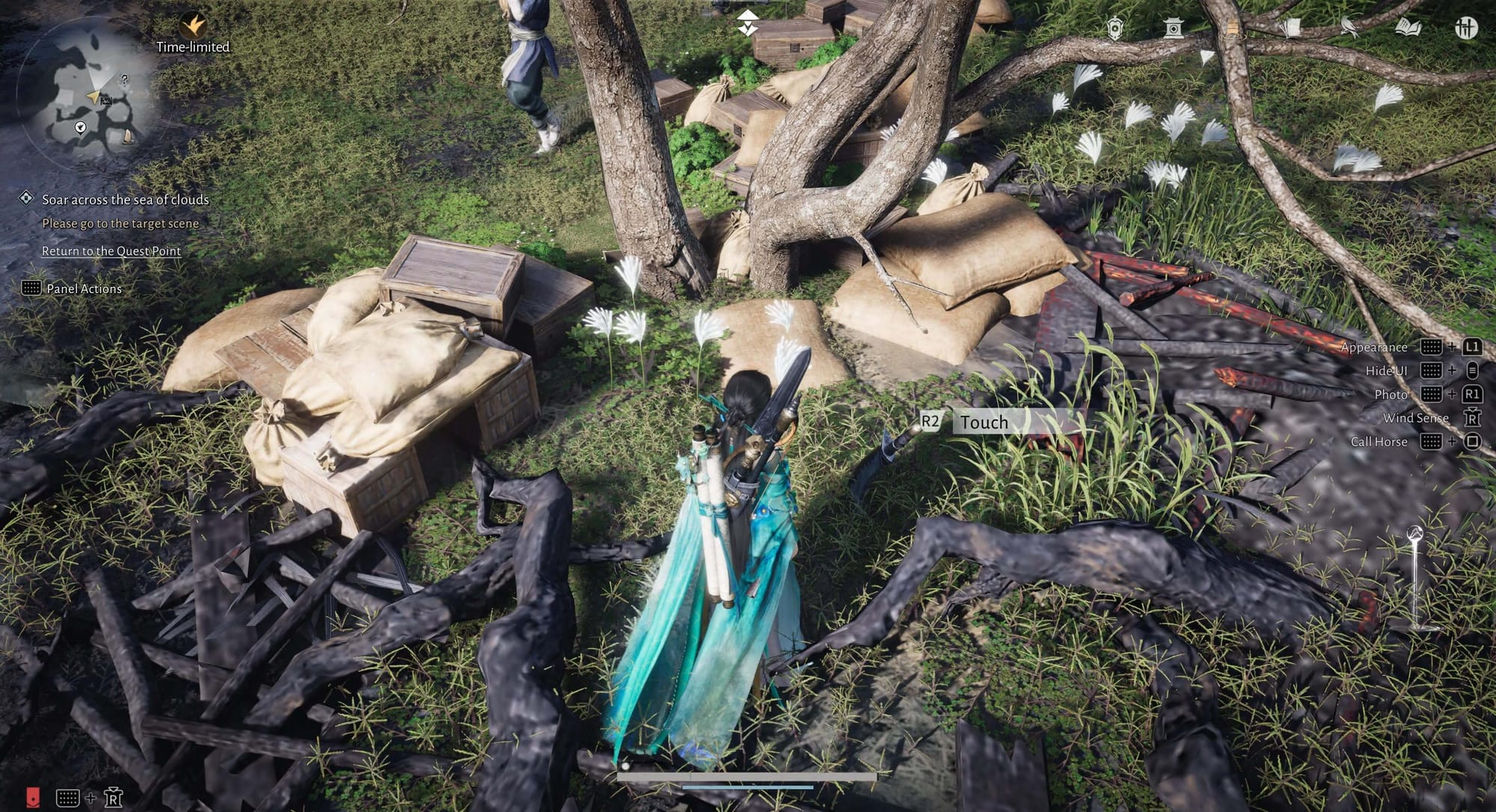Click the bird waypoint marker on the minimap
The height and width of the screenshot is (812, 1496).
[x=80, y=128]
